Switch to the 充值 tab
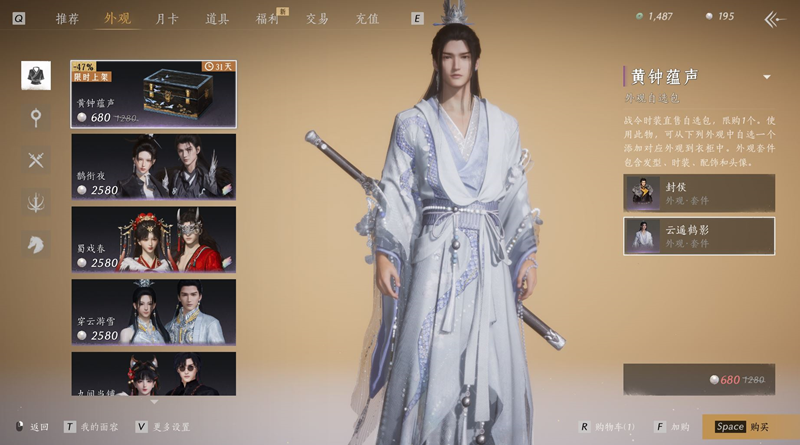Screen dimensions: 800x445 [367, 18]
